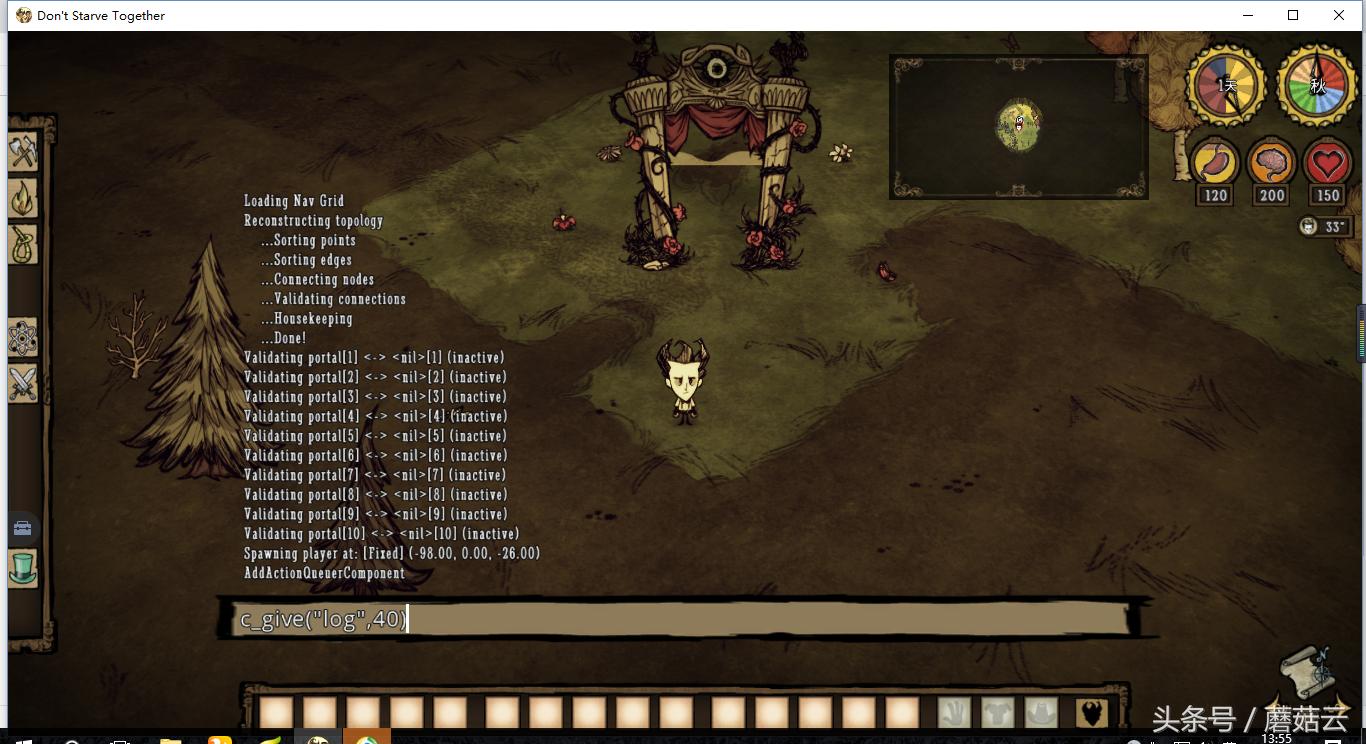This screenshot has width=1366, height=744.
Task: Click the minimap panel
Action: [x=1018, y=126]
